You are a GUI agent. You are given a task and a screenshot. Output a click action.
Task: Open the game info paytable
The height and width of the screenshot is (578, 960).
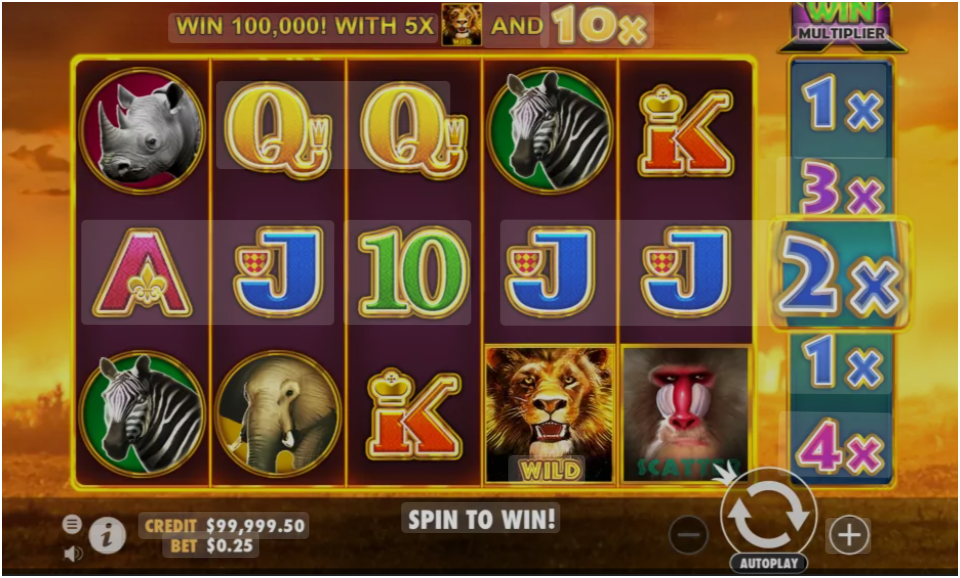(107, 537)
